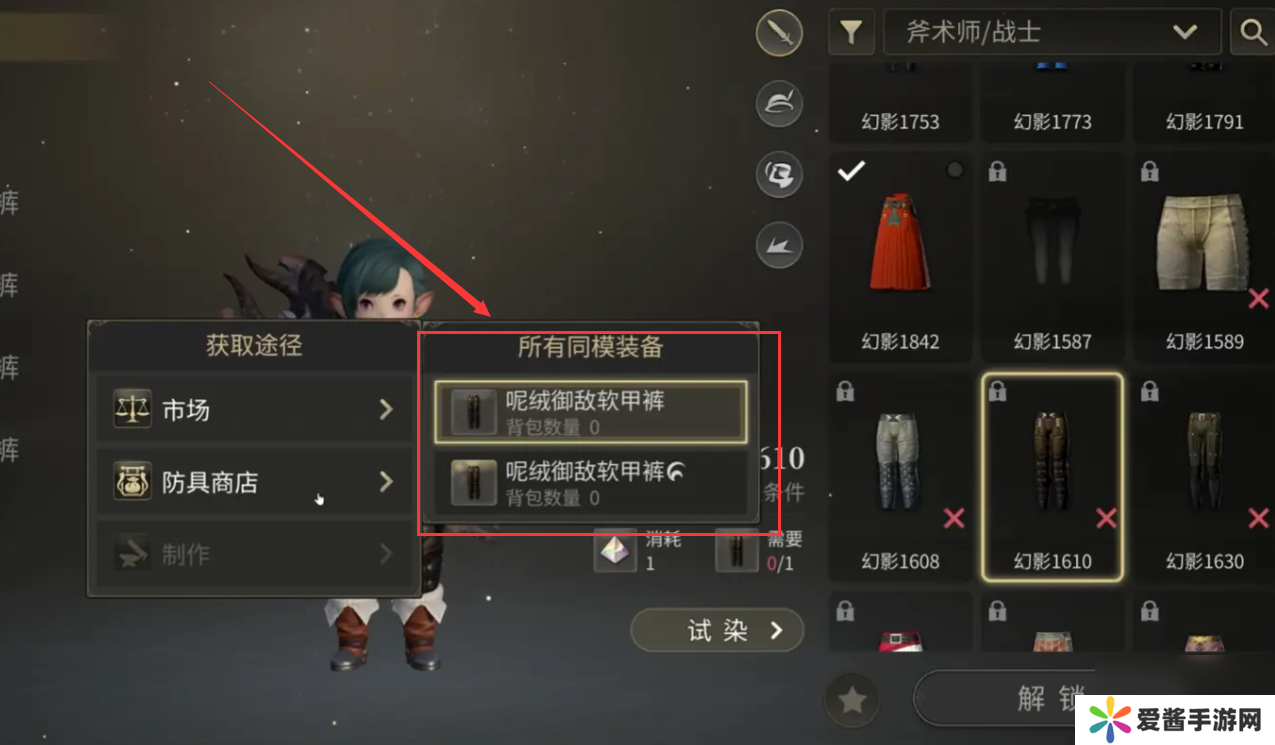Select the black pants 幻影1587
Viewport: 1275px width, 745px height.
1052,255
